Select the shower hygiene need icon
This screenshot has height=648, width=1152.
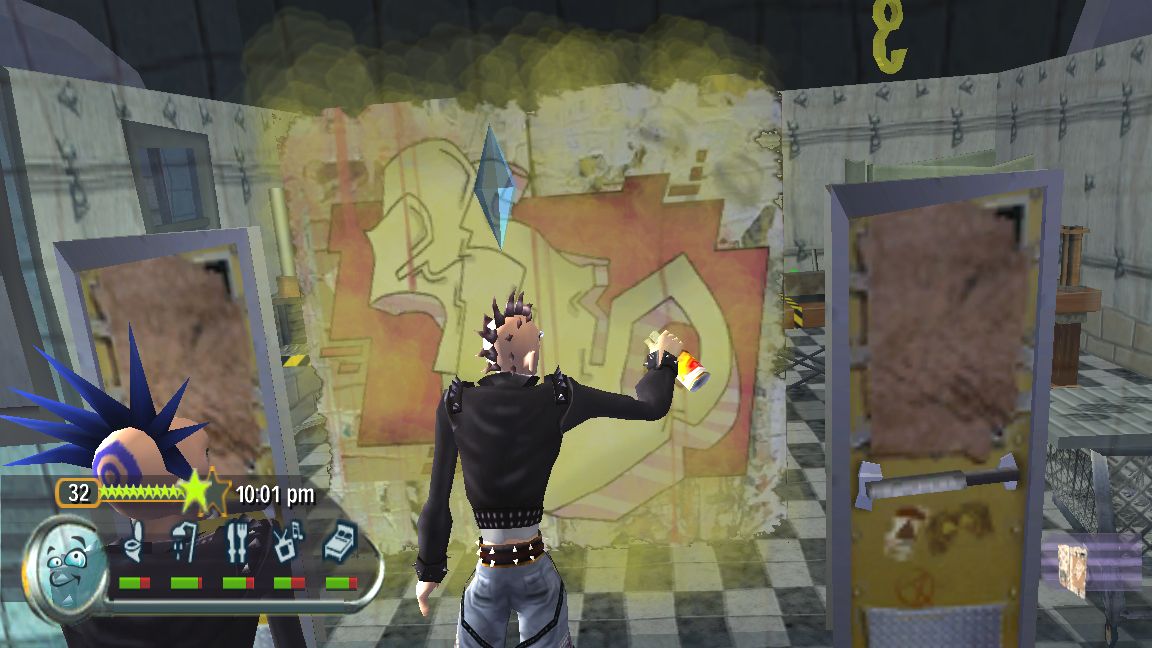[185, 541]
